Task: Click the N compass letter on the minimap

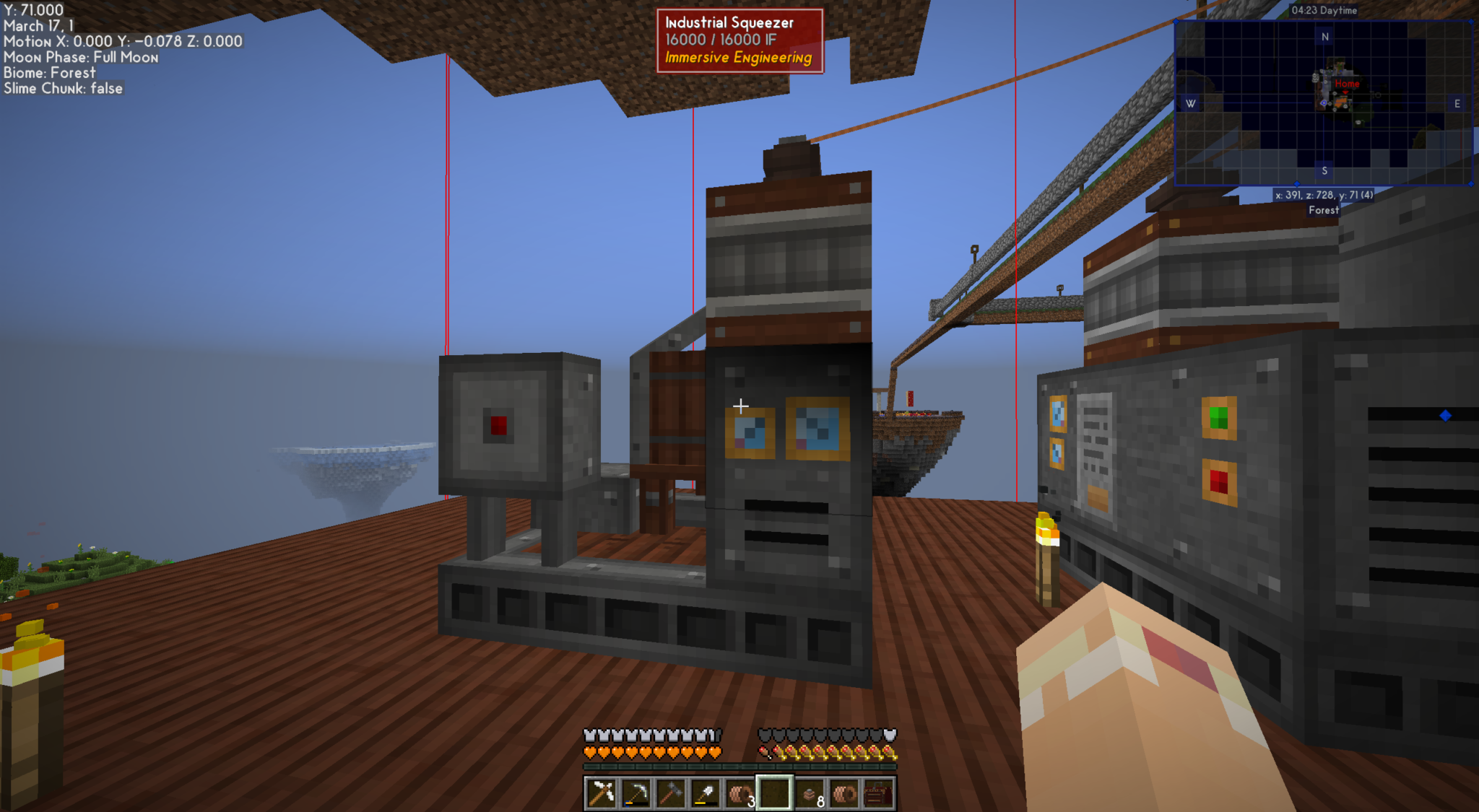Action: pyautogui.click(x=1325, y=37)
